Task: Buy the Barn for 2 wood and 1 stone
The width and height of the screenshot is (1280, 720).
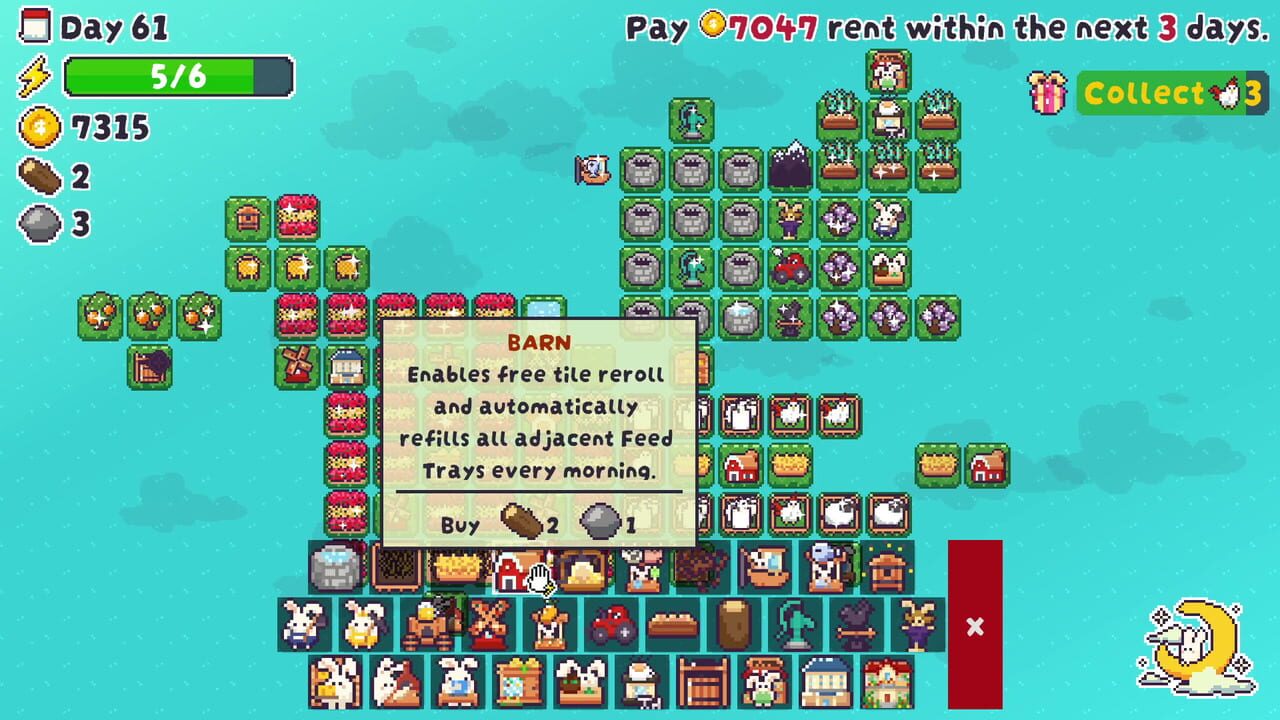Action: [x=540, y=524]
